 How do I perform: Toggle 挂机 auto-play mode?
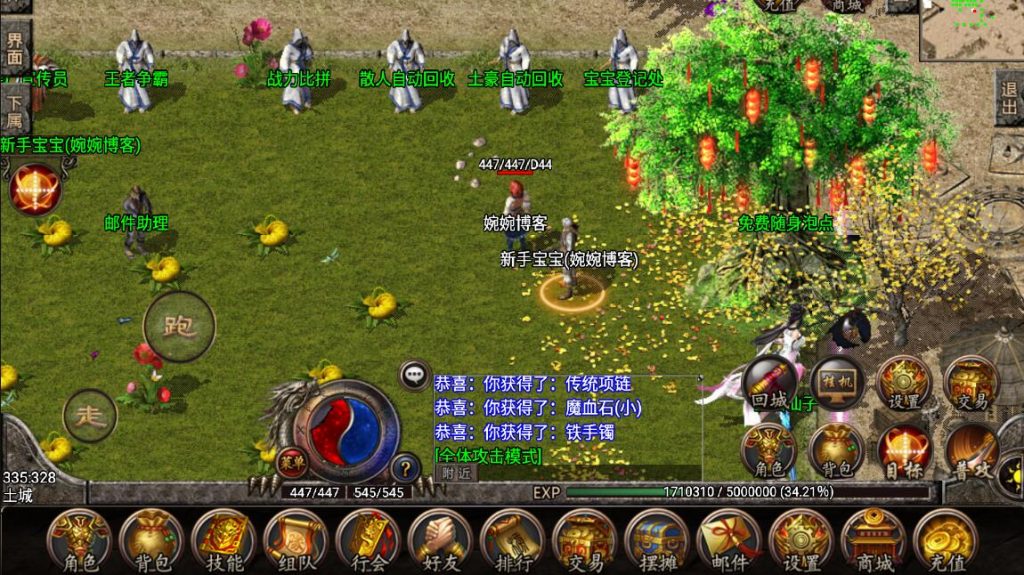[836, 384]
